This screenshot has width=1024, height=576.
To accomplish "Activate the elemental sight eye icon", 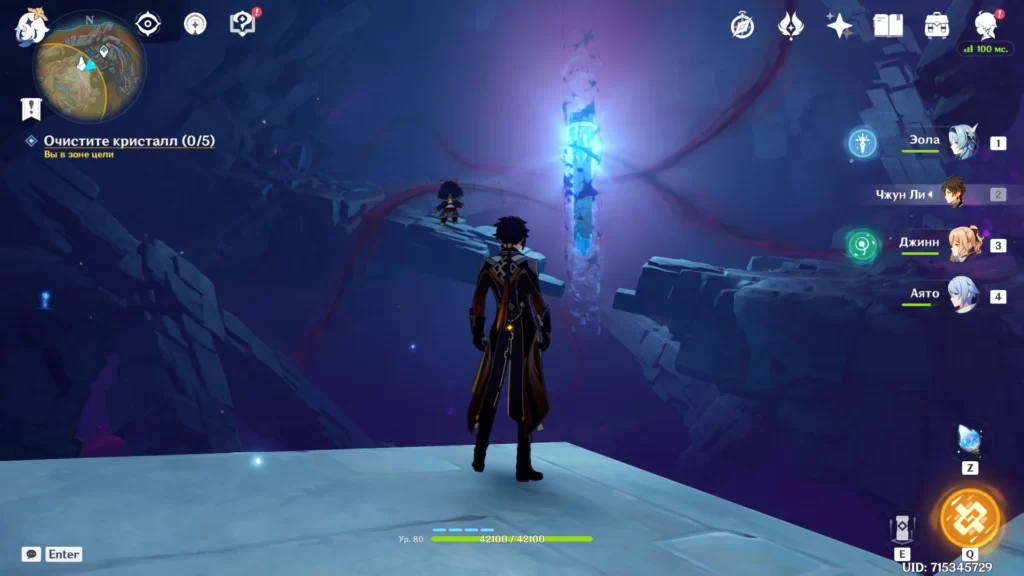I will tap(148, 24).
